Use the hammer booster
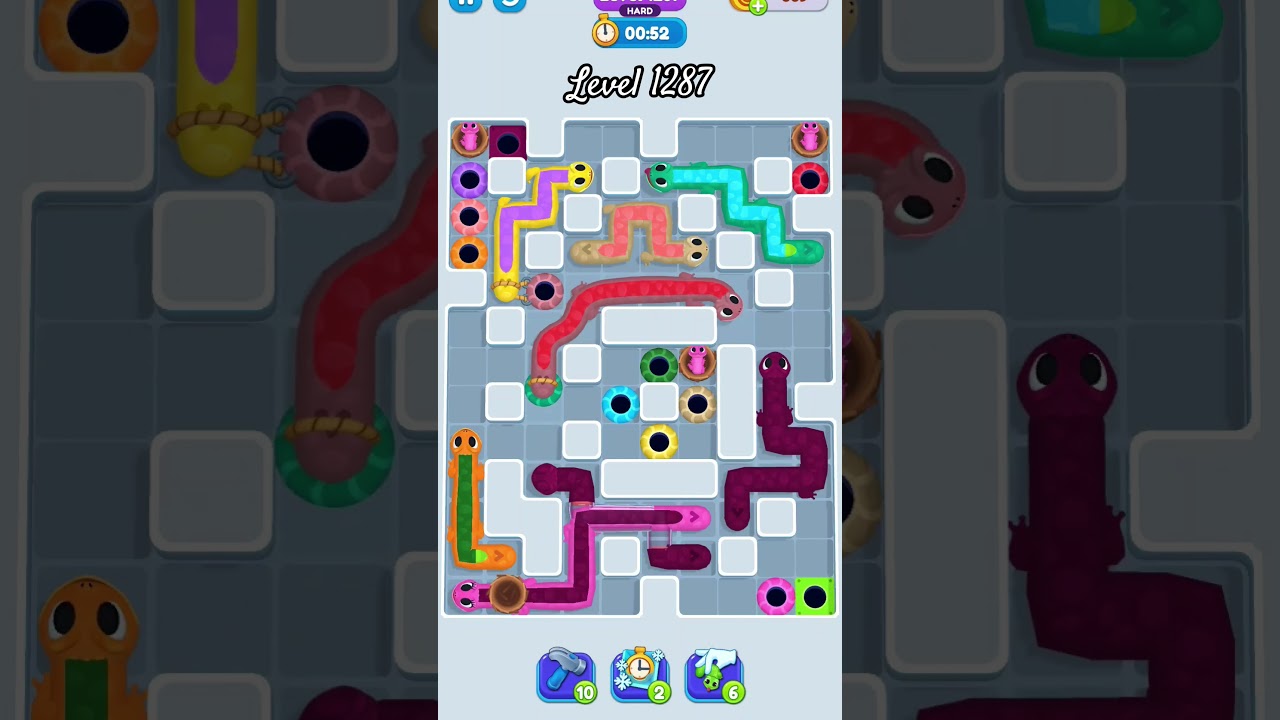This screenshot has height=720, width=1280. pyautogui.click(x=566, y=676)
